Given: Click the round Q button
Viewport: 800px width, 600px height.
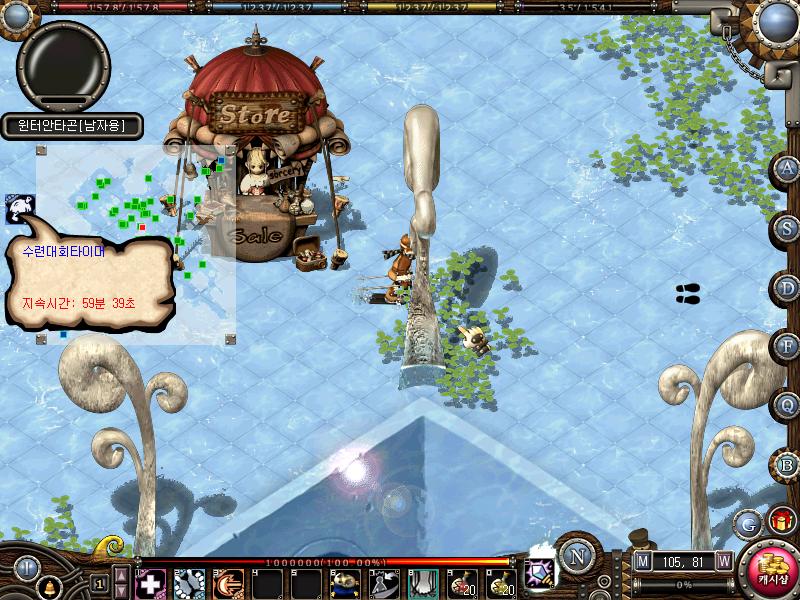Looking at the screenshot, I should coord(788,406).
